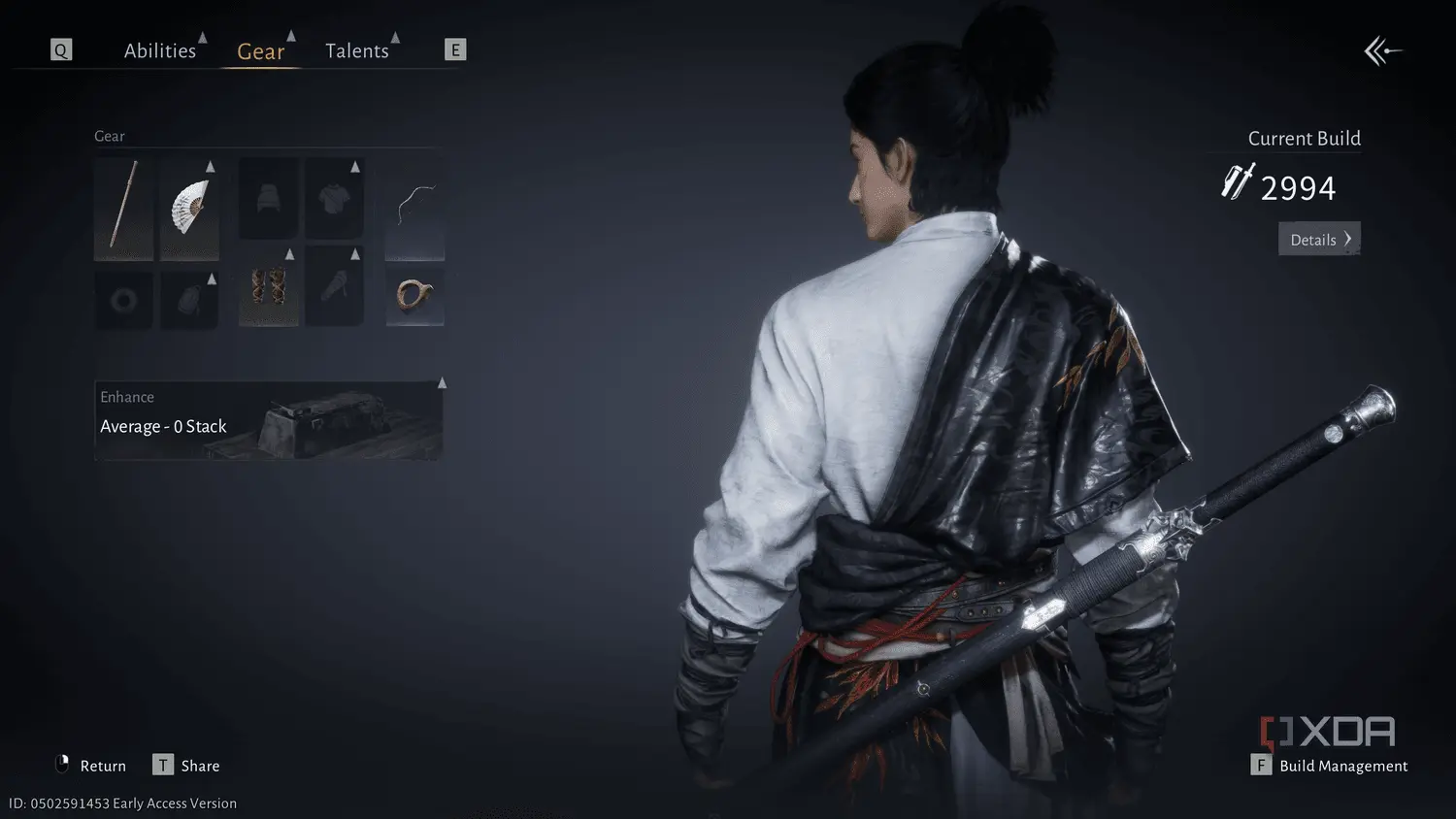
Task: Select the sword gear slot
Action: point(124,210)
